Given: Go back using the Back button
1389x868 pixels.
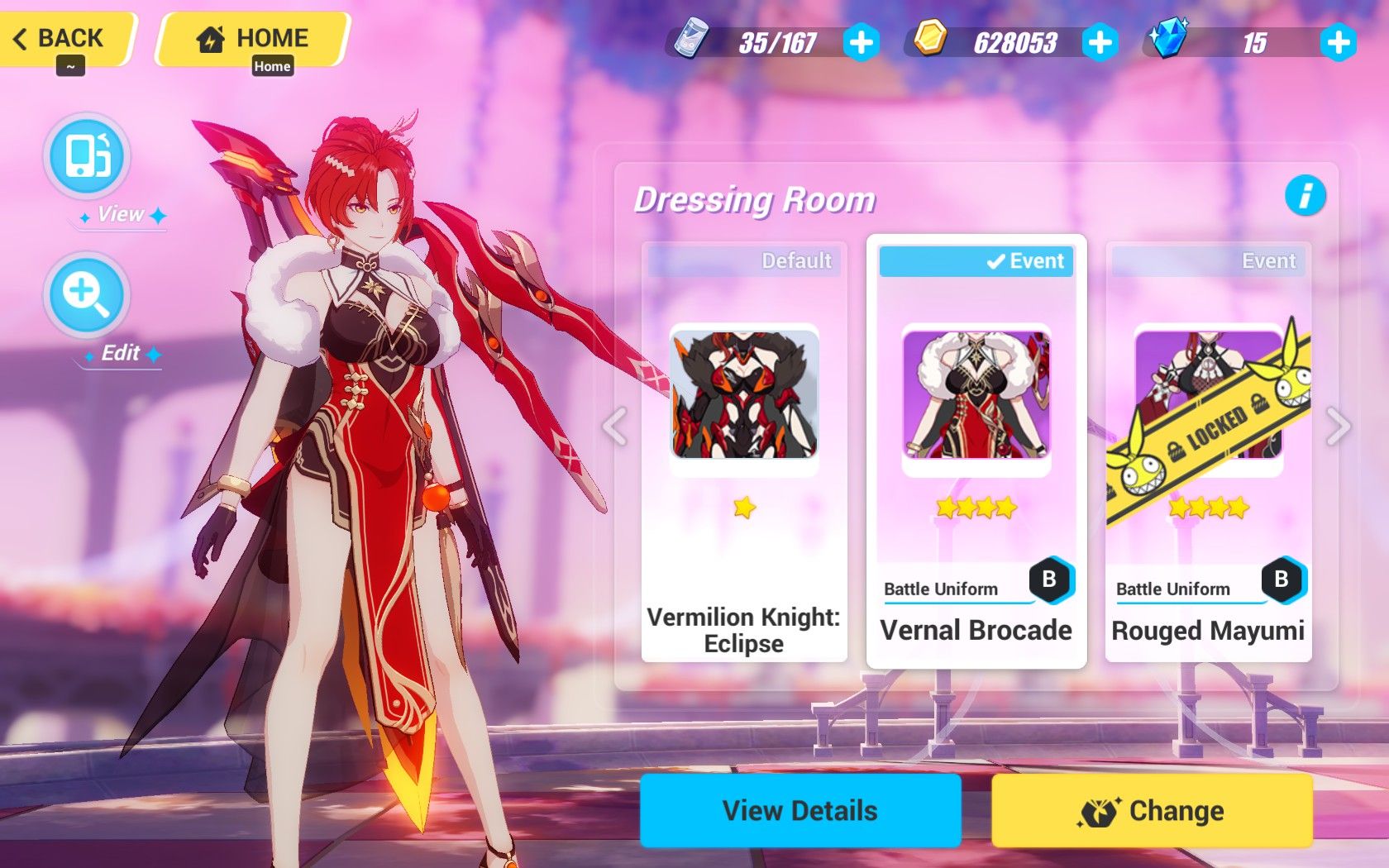Looking at the screenshot, I should [60, 37].
